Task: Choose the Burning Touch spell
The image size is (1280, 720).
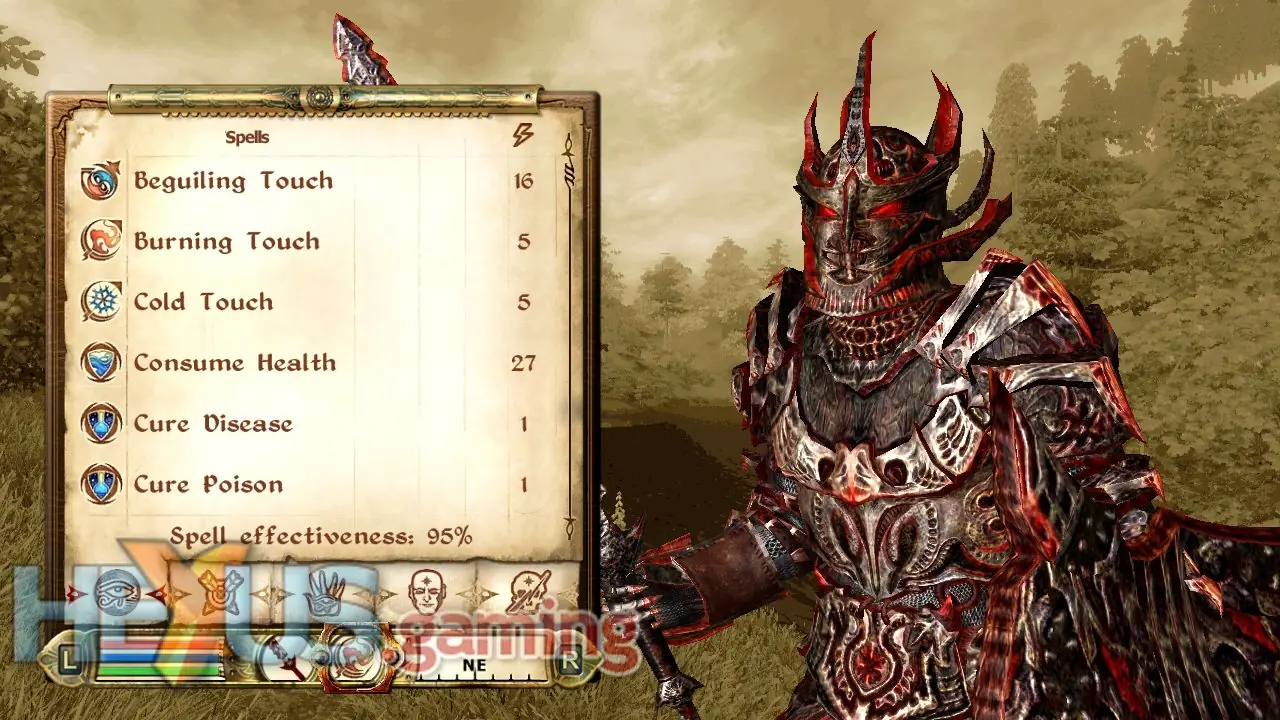Action: tap(227, 242)
